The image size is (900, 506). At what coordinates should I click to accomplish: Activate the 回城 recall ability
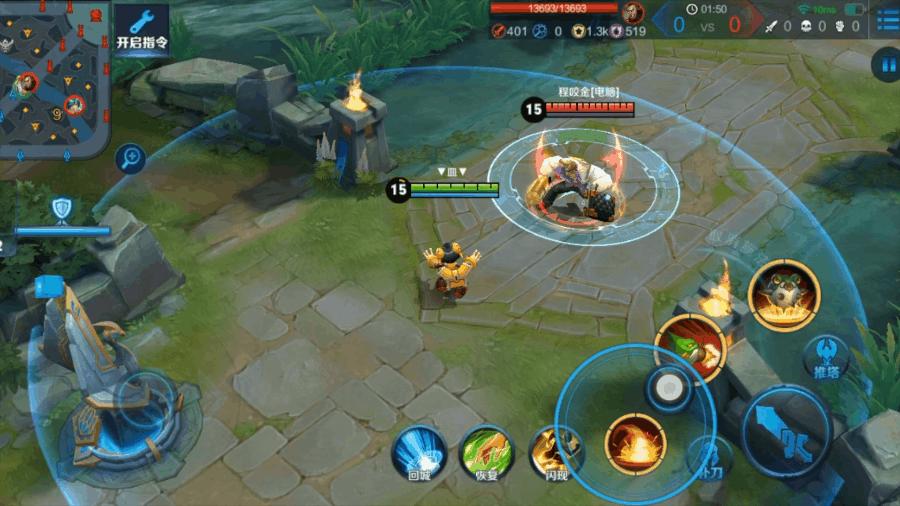418,450
